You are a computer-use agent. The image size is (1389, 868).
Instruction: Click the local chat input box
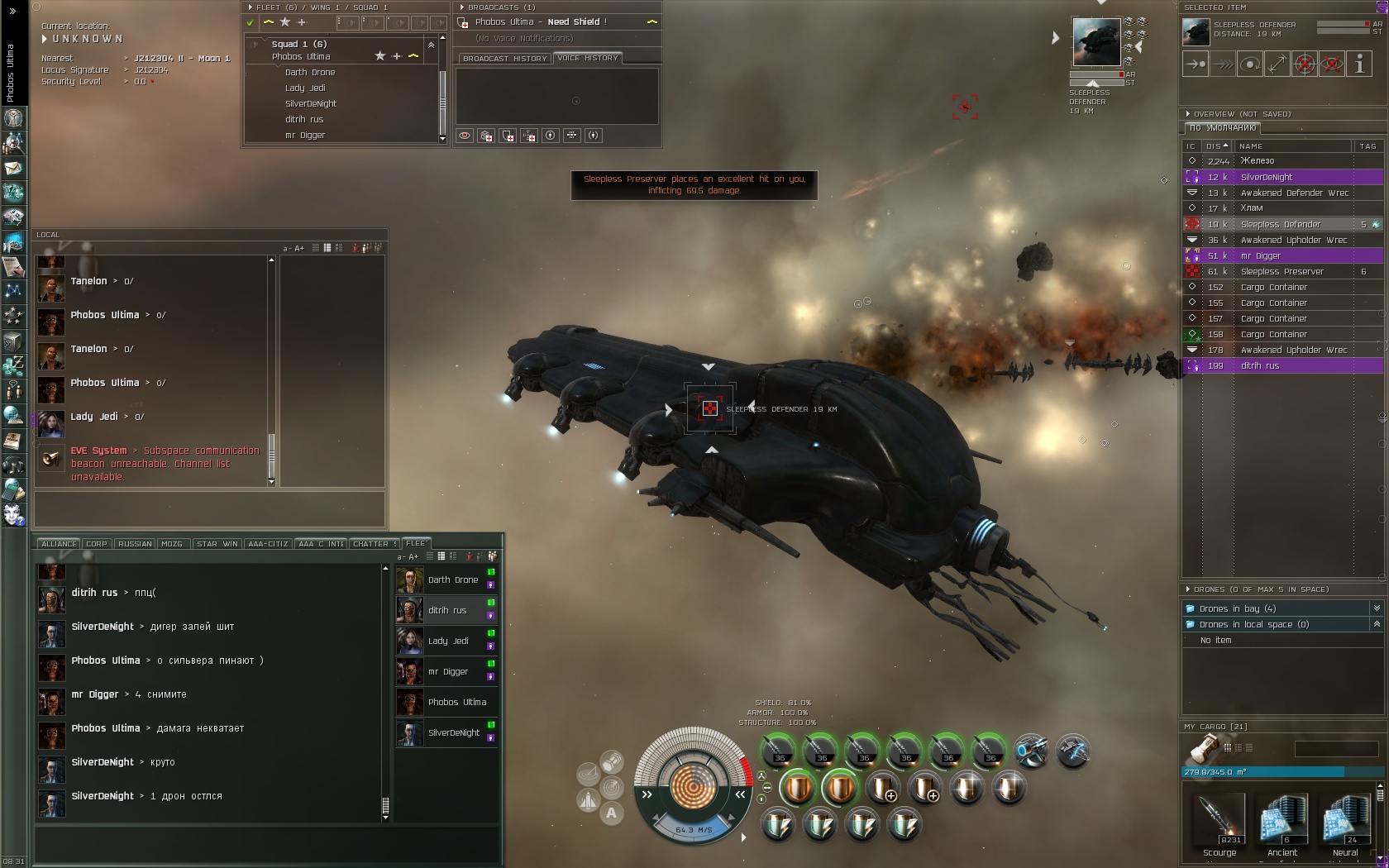point(209,508)
